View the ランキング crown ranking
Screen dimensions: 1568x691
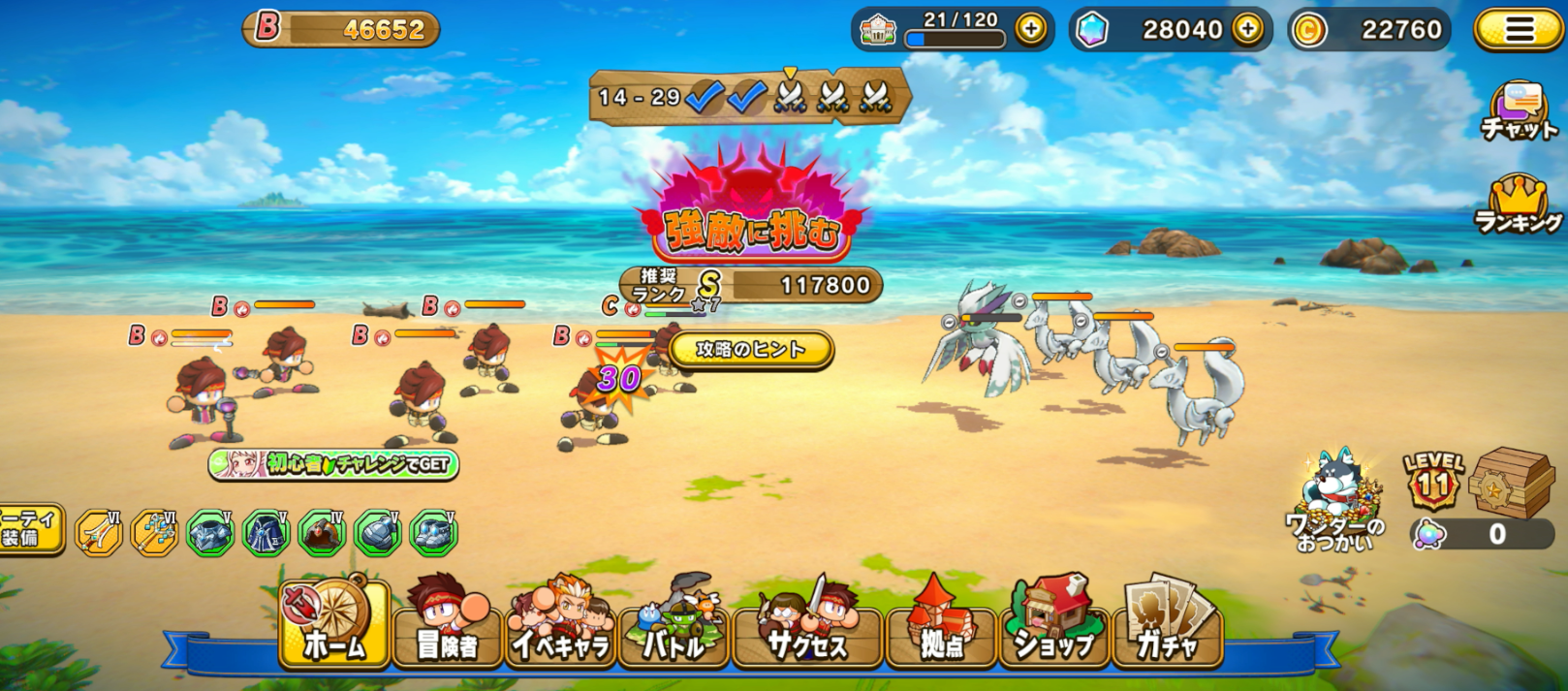click(1519, 205)
